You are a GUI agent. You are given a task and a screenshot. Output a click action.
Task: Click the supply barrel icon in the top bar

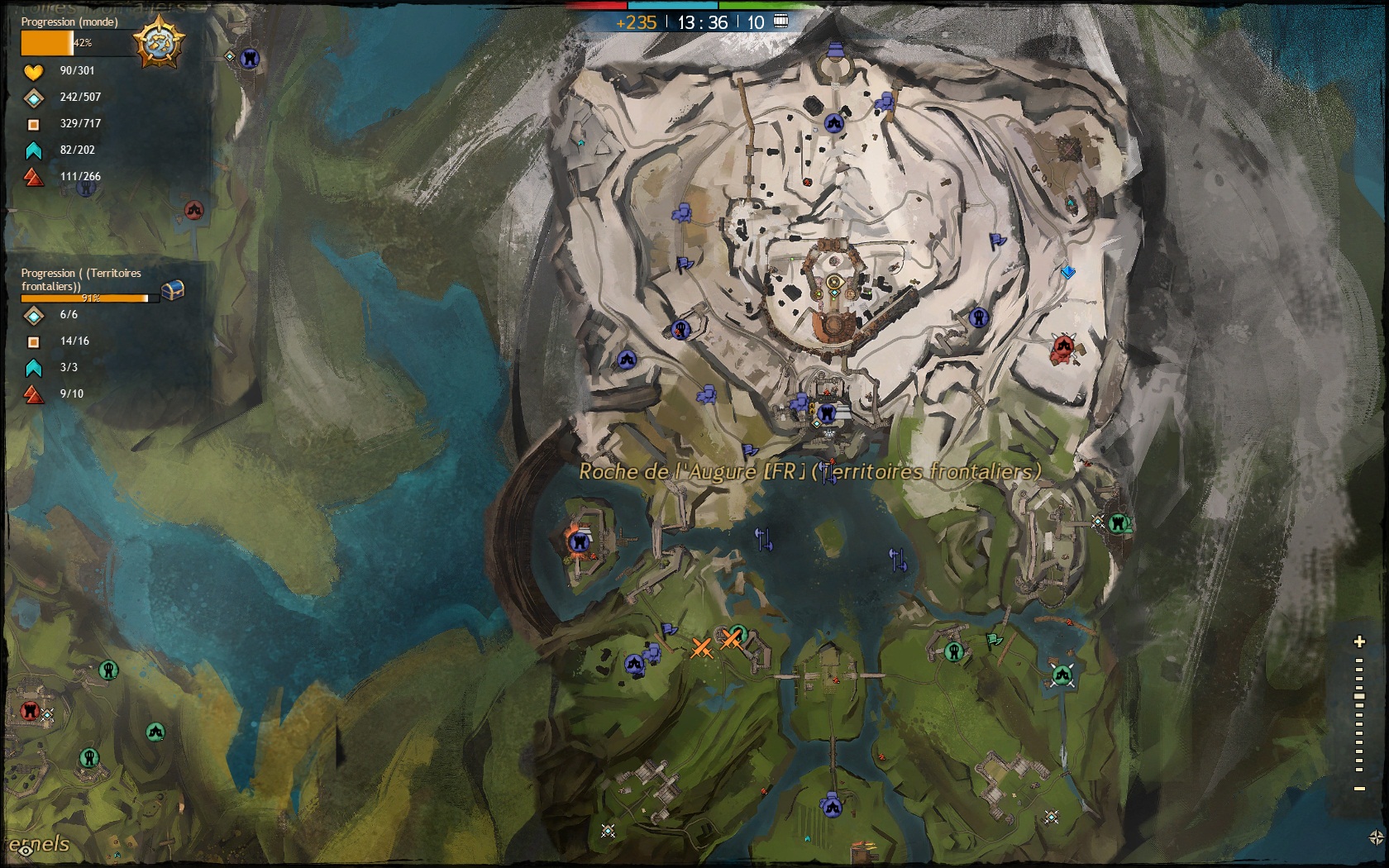point(780,21)
